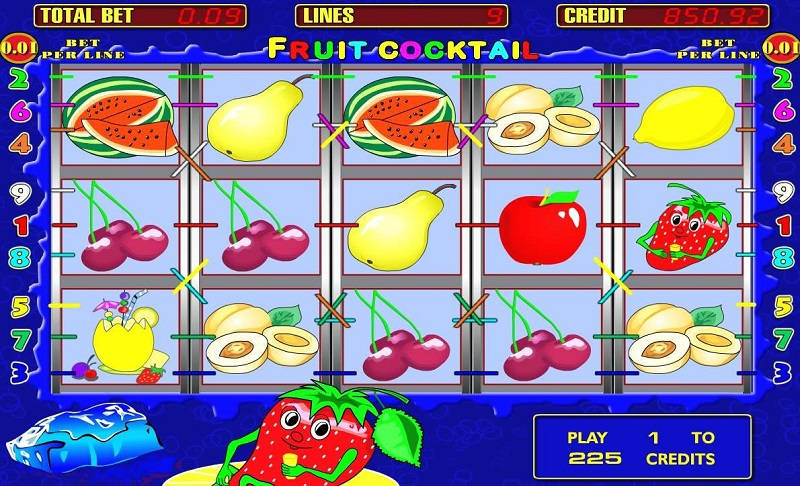Click the right 0.01 bet-per-line coin
This screenshot has width=800, height=486.
click(781, 46)
